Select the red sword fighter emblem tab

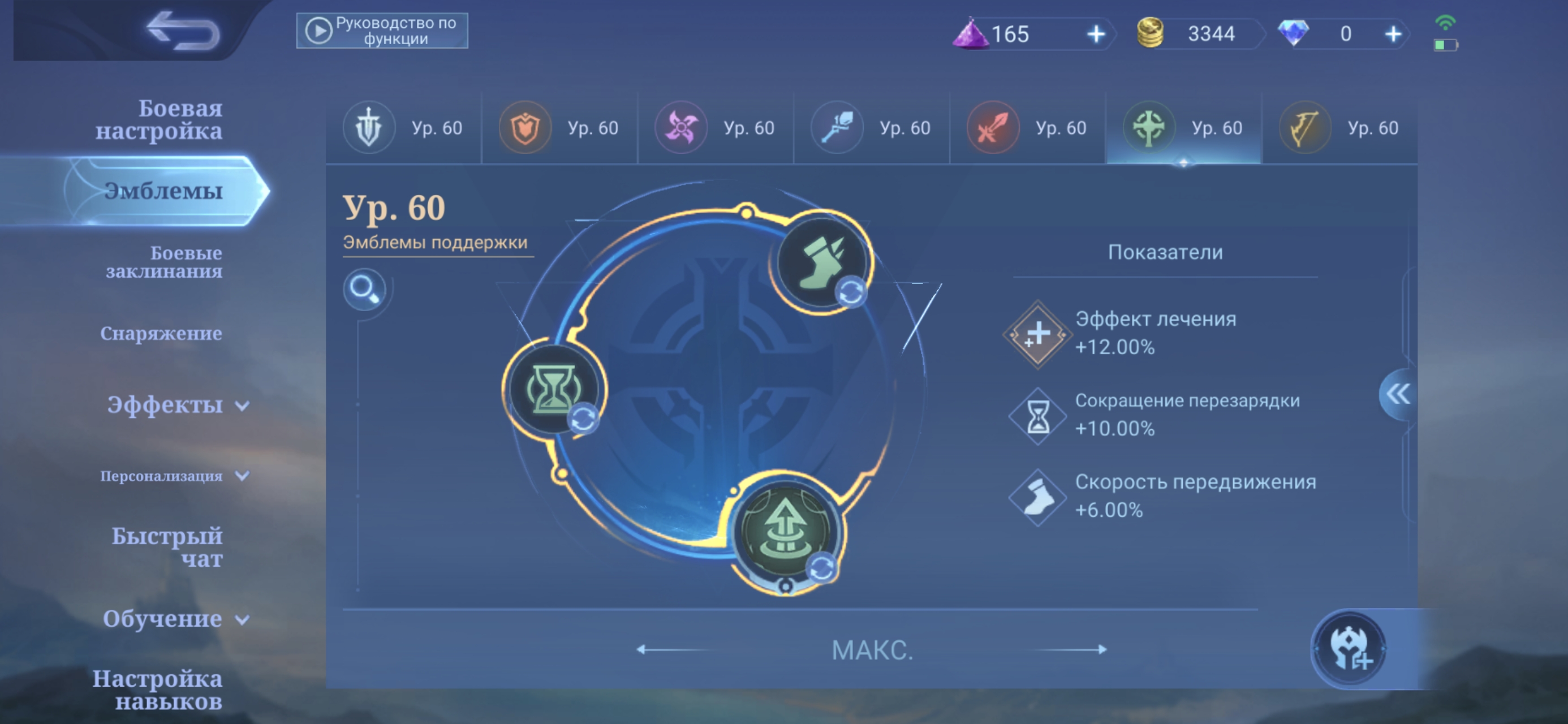[x=1027, y=128]
